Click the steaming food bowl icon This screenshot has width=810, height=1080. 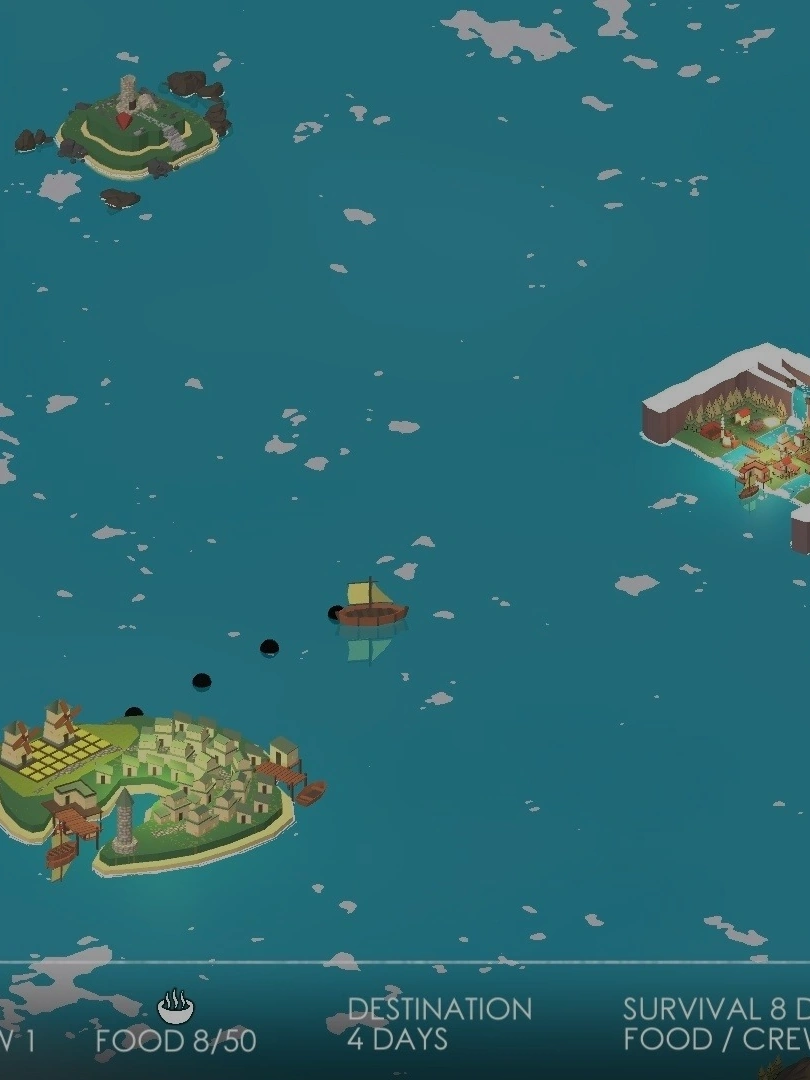coord(176,1006)
